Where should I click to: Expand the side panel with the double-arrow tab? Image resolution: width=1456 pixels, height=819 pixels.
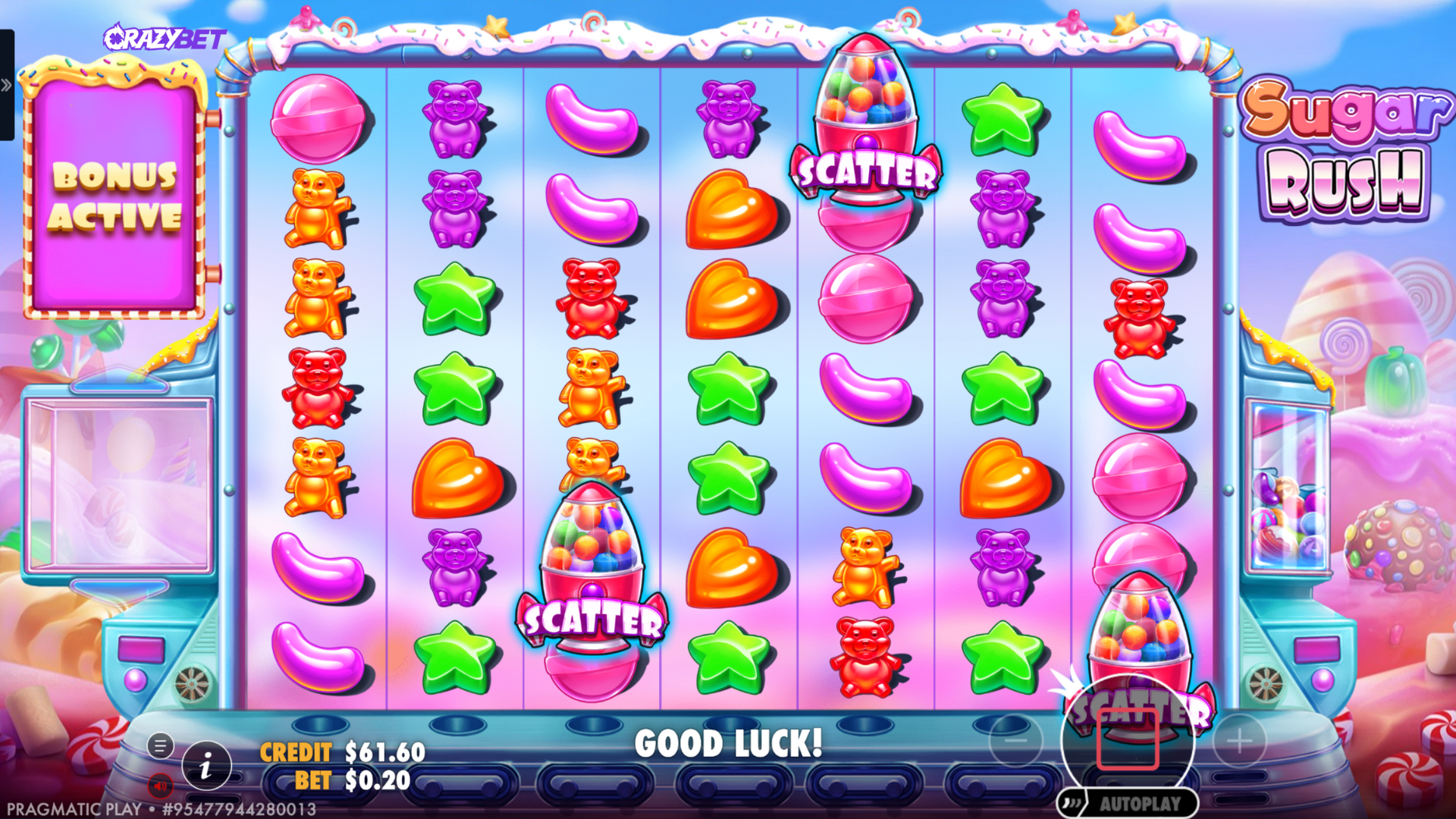[6, 85]
